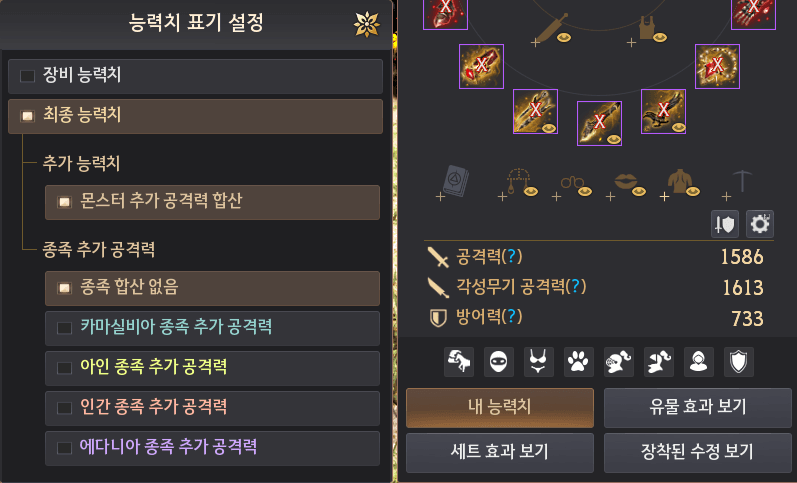
Task: Open 세트 효과 보기
Action: pyautogui.click(x=500, y=451)
